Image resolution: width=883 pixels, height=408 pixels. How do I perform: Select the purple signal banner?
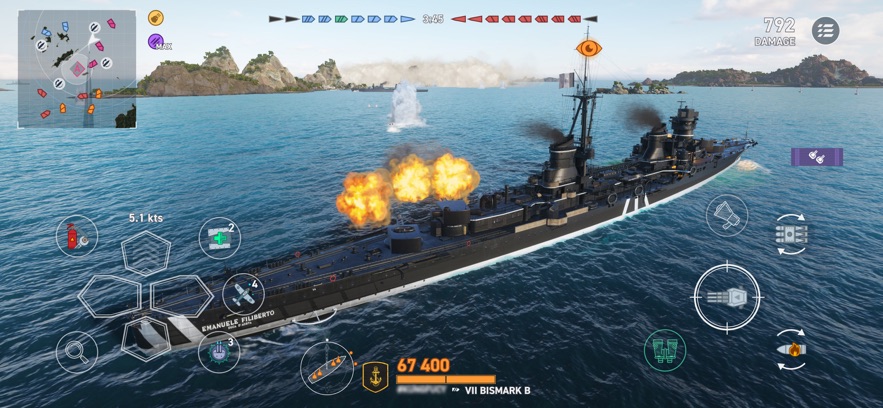click(x=817, y=157)
